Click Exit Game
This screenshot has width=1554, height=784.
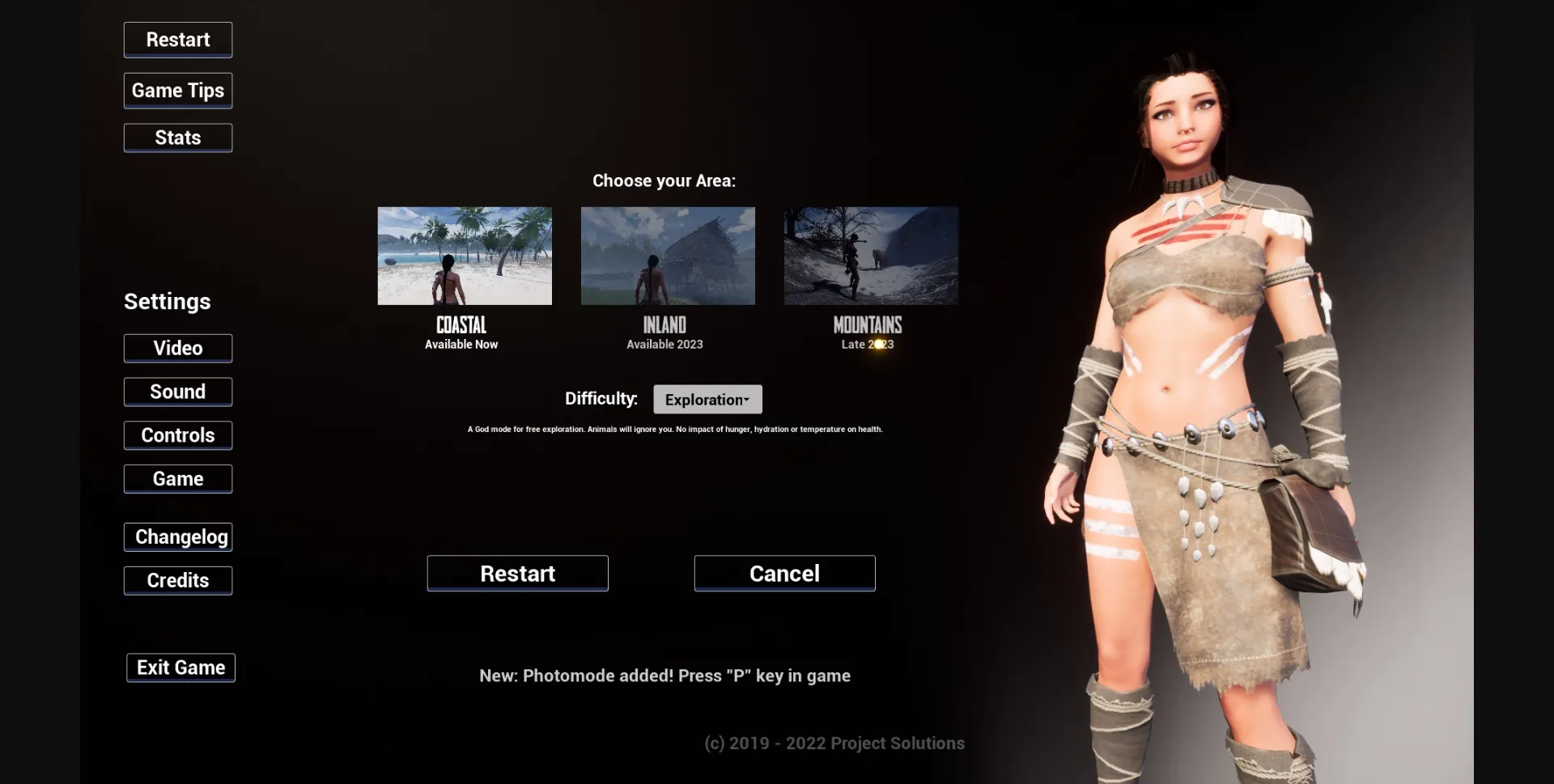pos(180,667)
